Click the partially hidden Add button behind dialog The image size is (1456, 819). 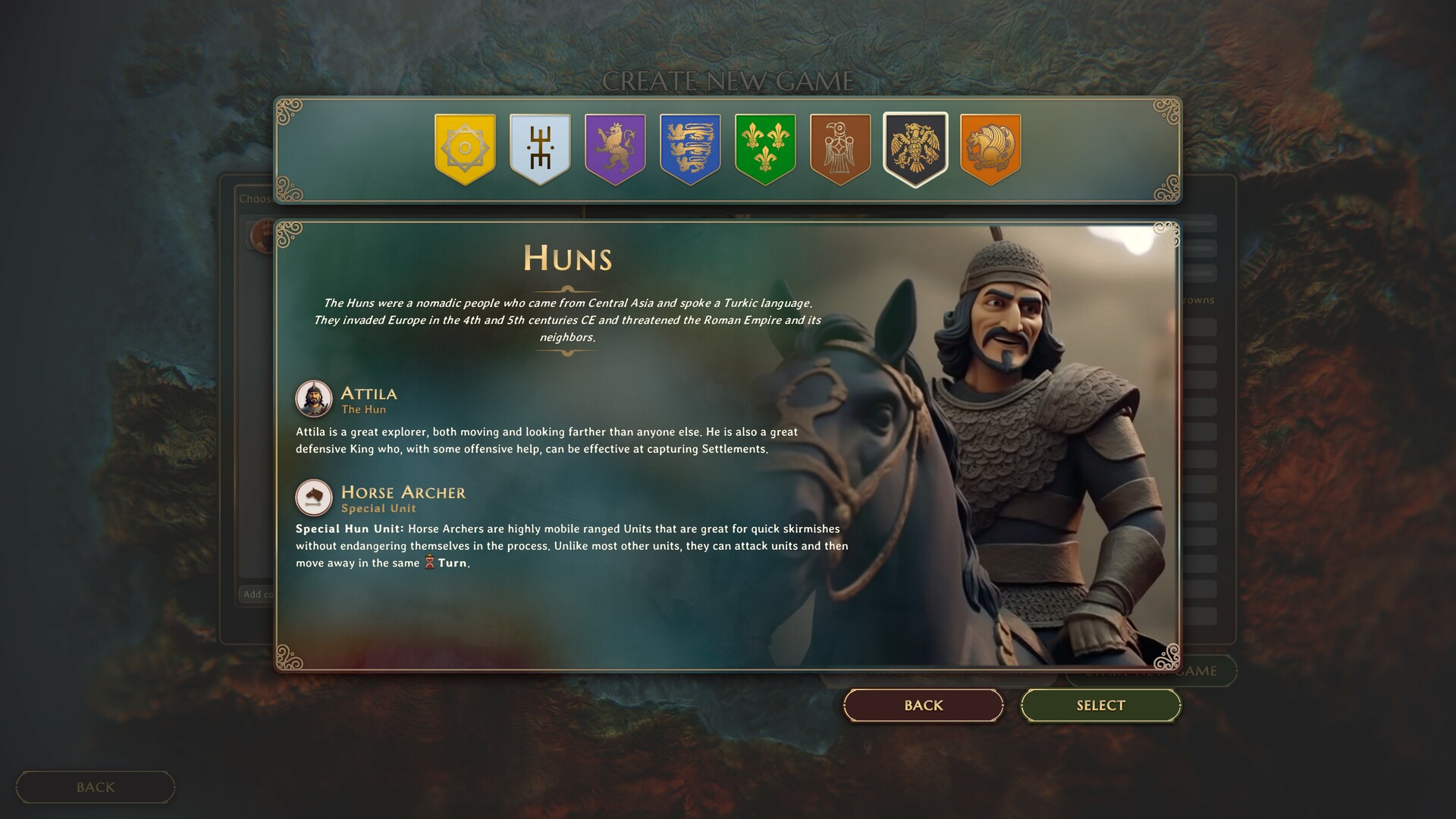pos(258,594)
